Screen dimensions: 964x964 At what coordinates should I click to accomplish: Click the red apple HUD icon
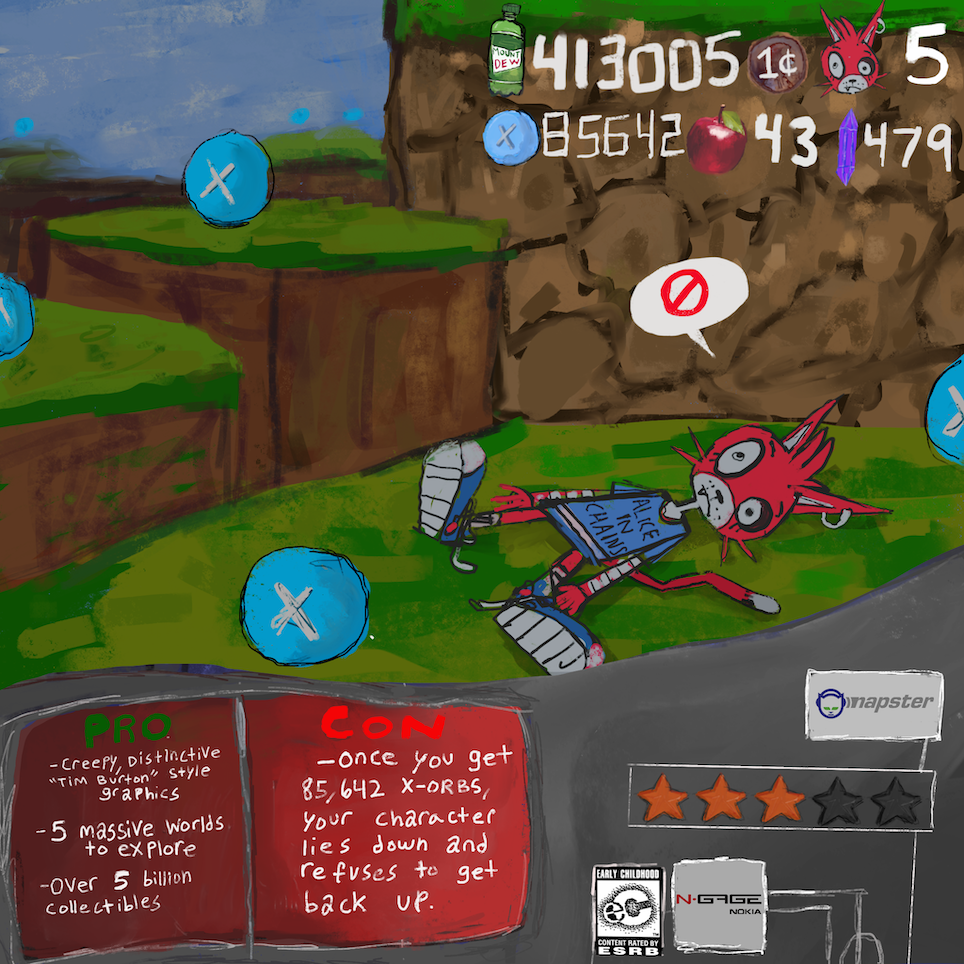(x=718, y=140)
